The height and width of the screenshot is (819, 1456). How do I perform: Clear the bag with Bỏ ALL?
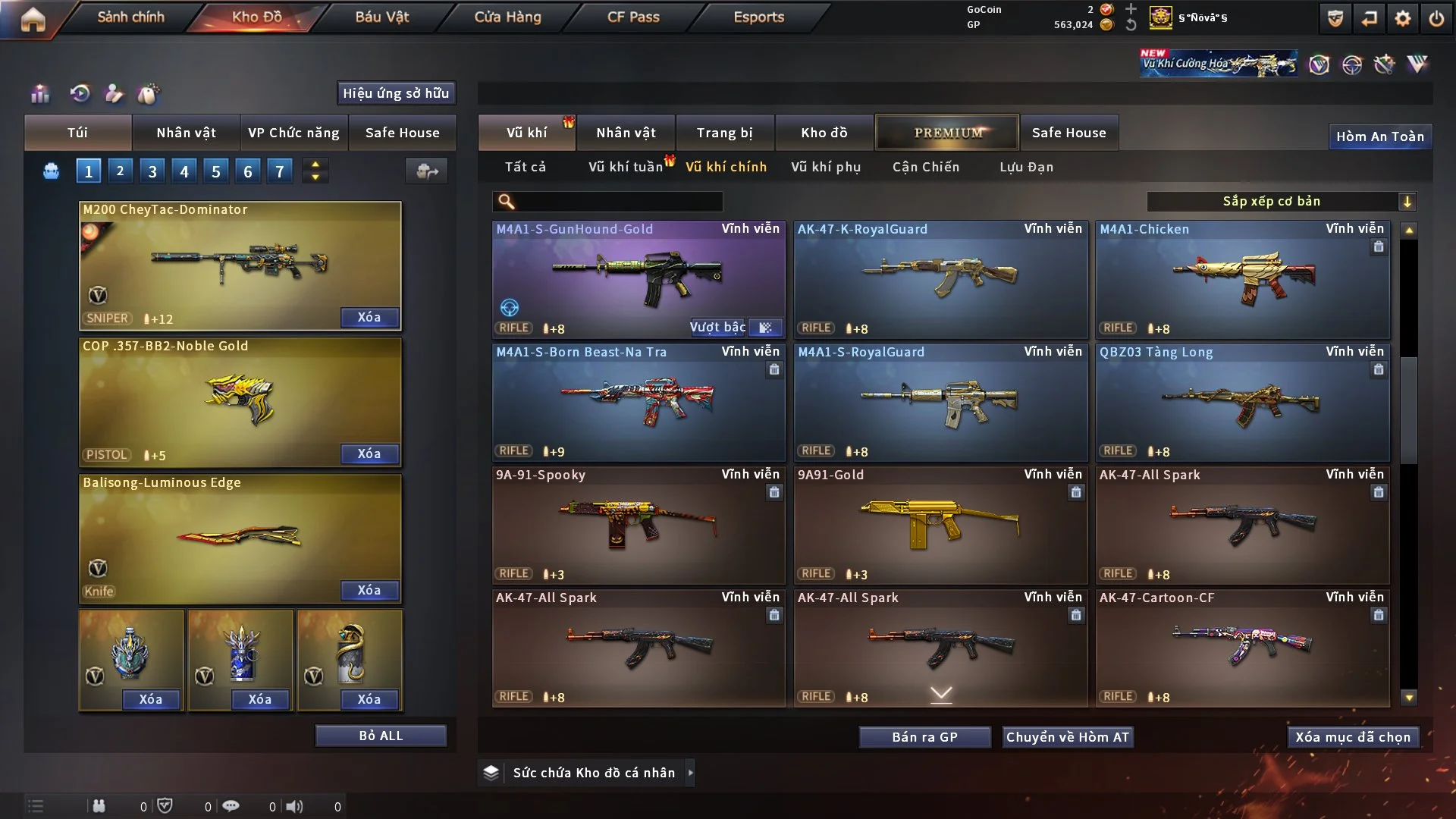click(x=381, y=736)
